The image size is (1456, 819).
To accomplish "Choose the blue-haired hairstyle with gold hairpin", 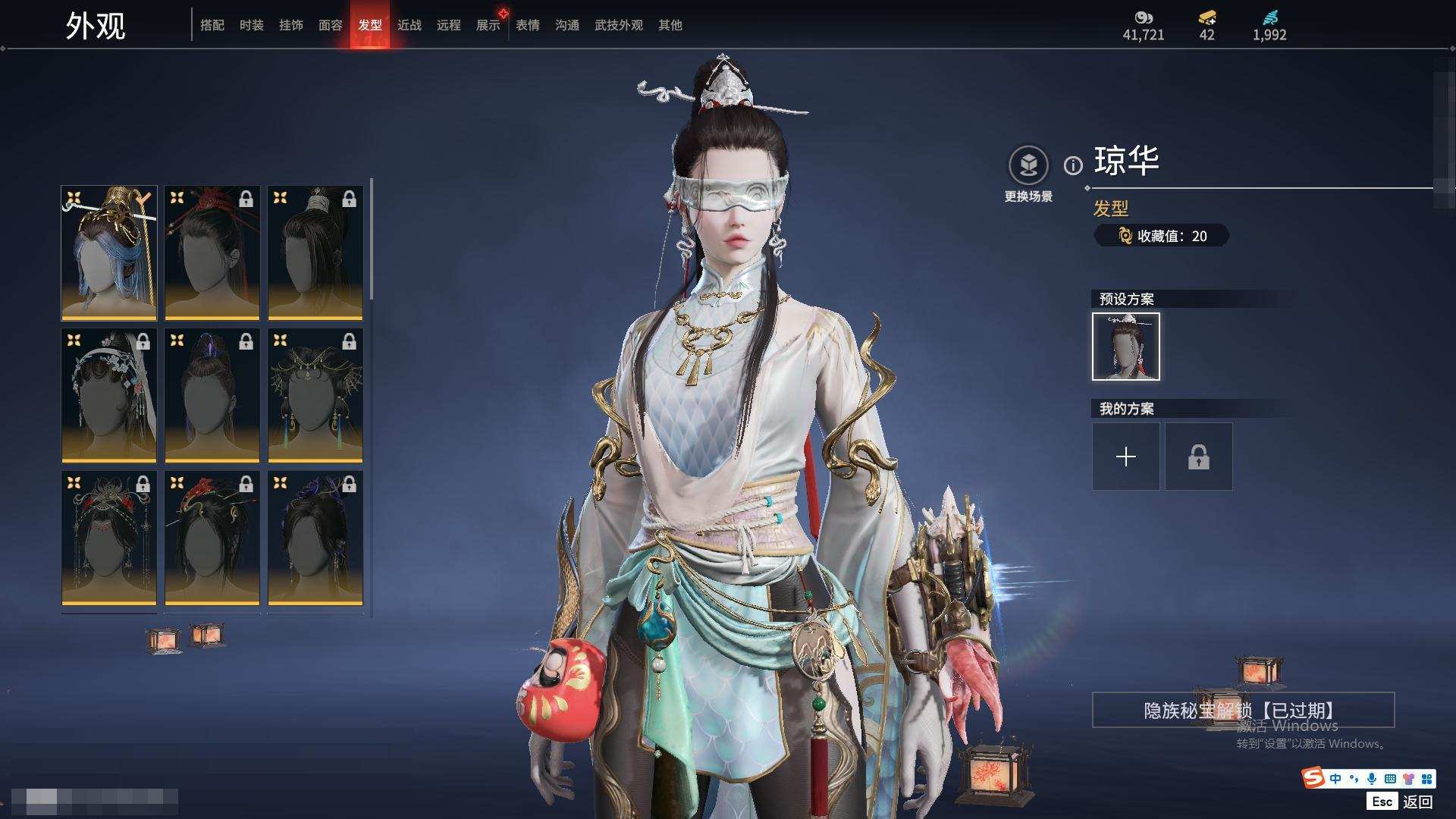I will pyautogui.click(x=109, y=253).
